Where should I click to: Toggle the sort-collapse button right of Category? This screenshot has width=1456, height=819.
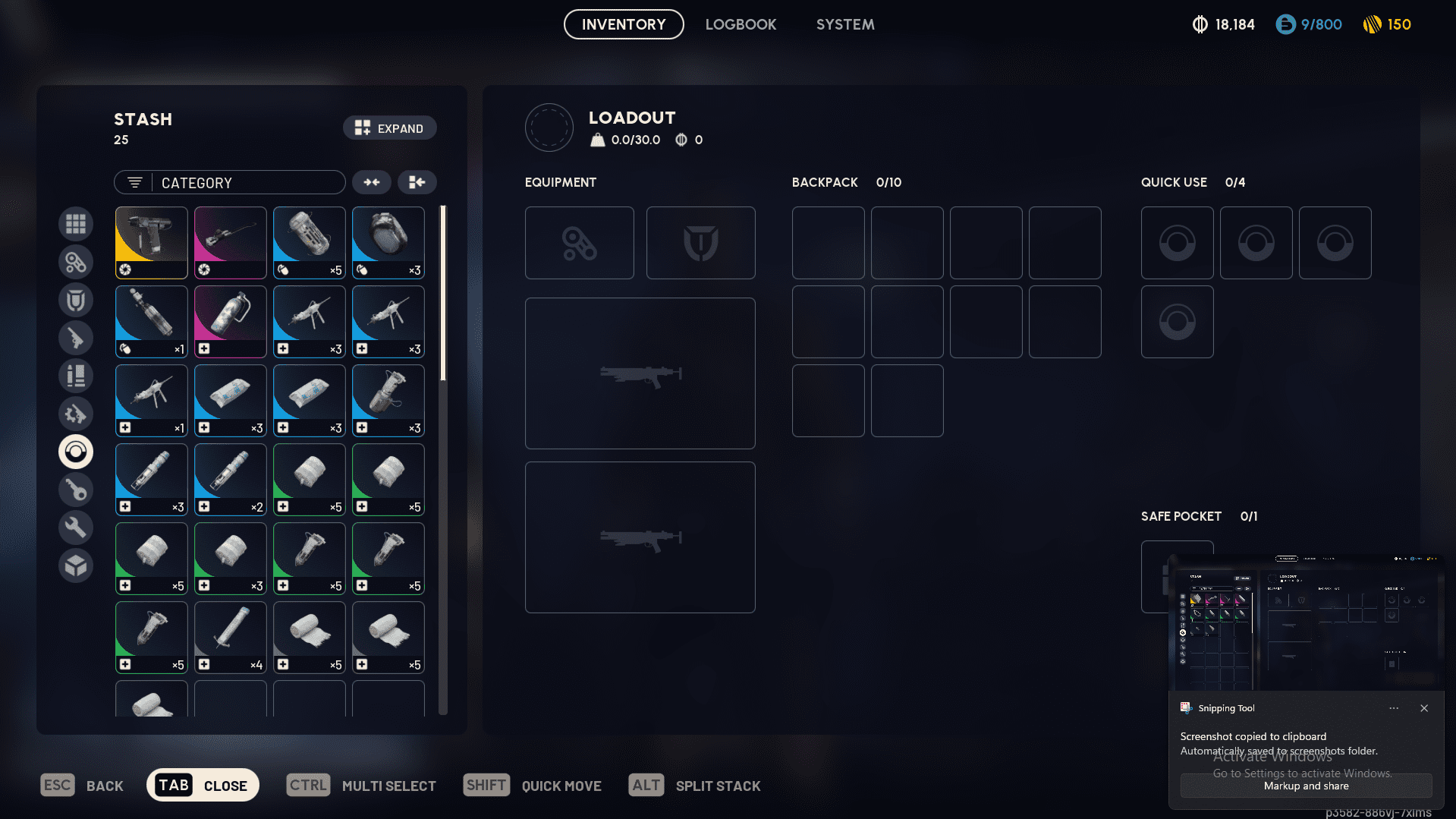pos(417,182)
